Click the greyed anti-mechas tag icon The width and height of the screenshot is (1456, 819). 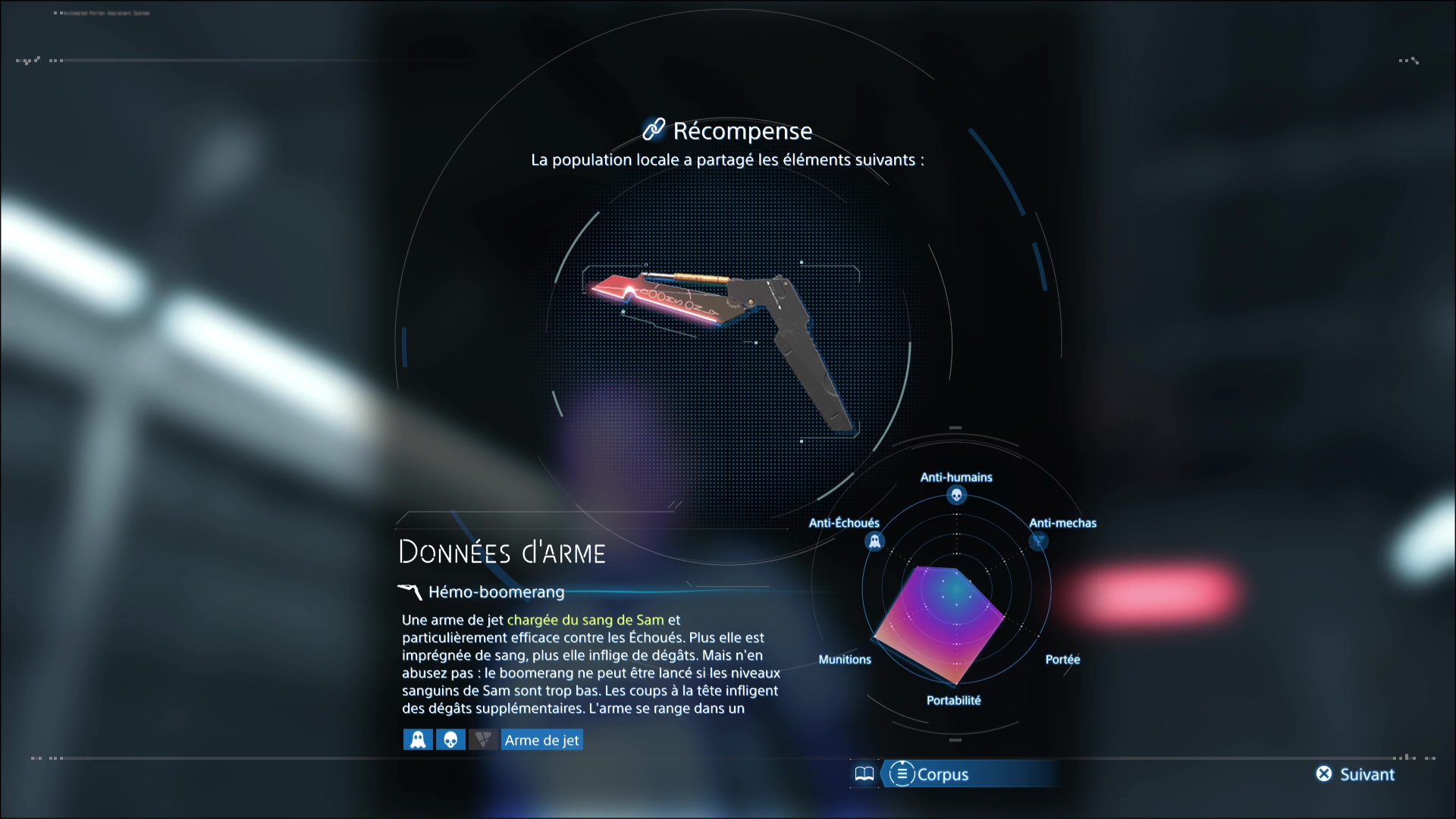(483, 739)
